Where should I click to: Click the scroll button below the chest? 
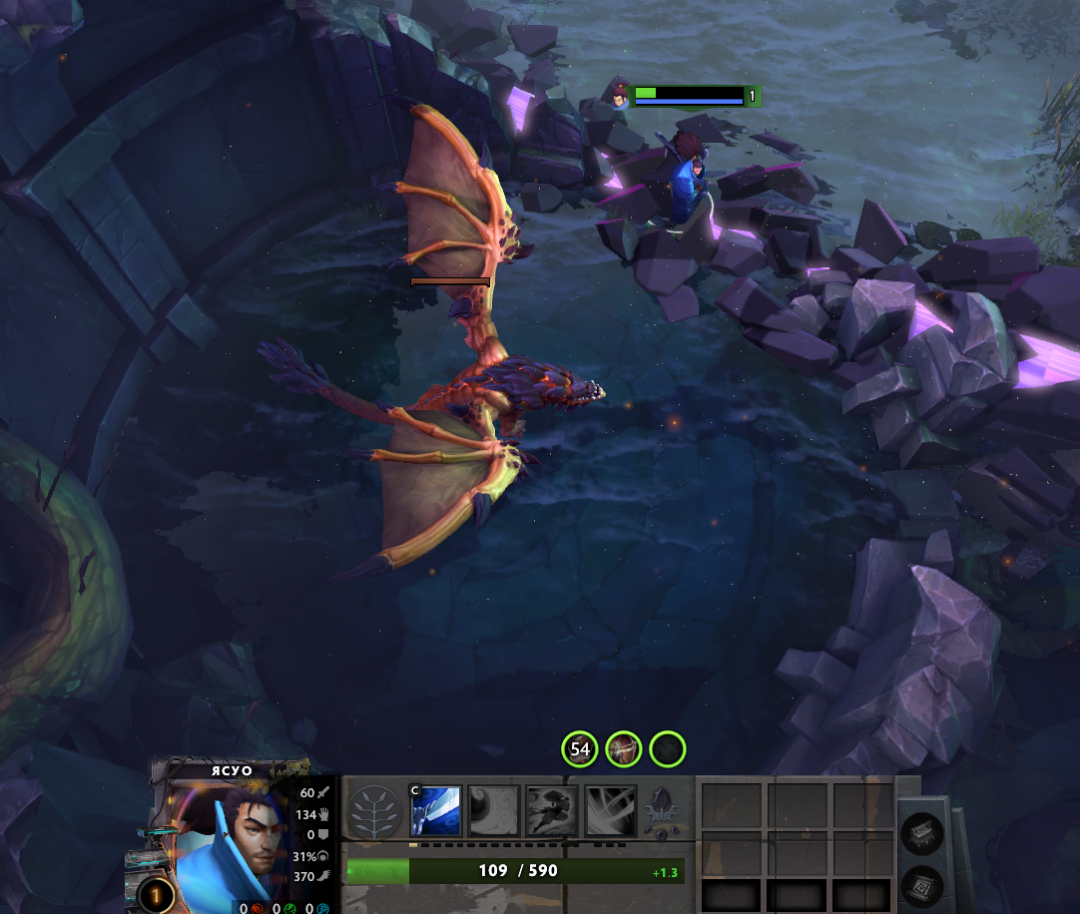click(x=921, y=885)
